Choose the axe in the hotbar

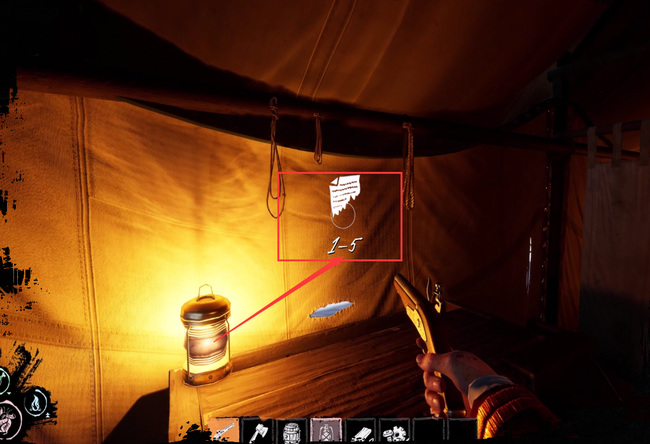click(x=259, y=432)
